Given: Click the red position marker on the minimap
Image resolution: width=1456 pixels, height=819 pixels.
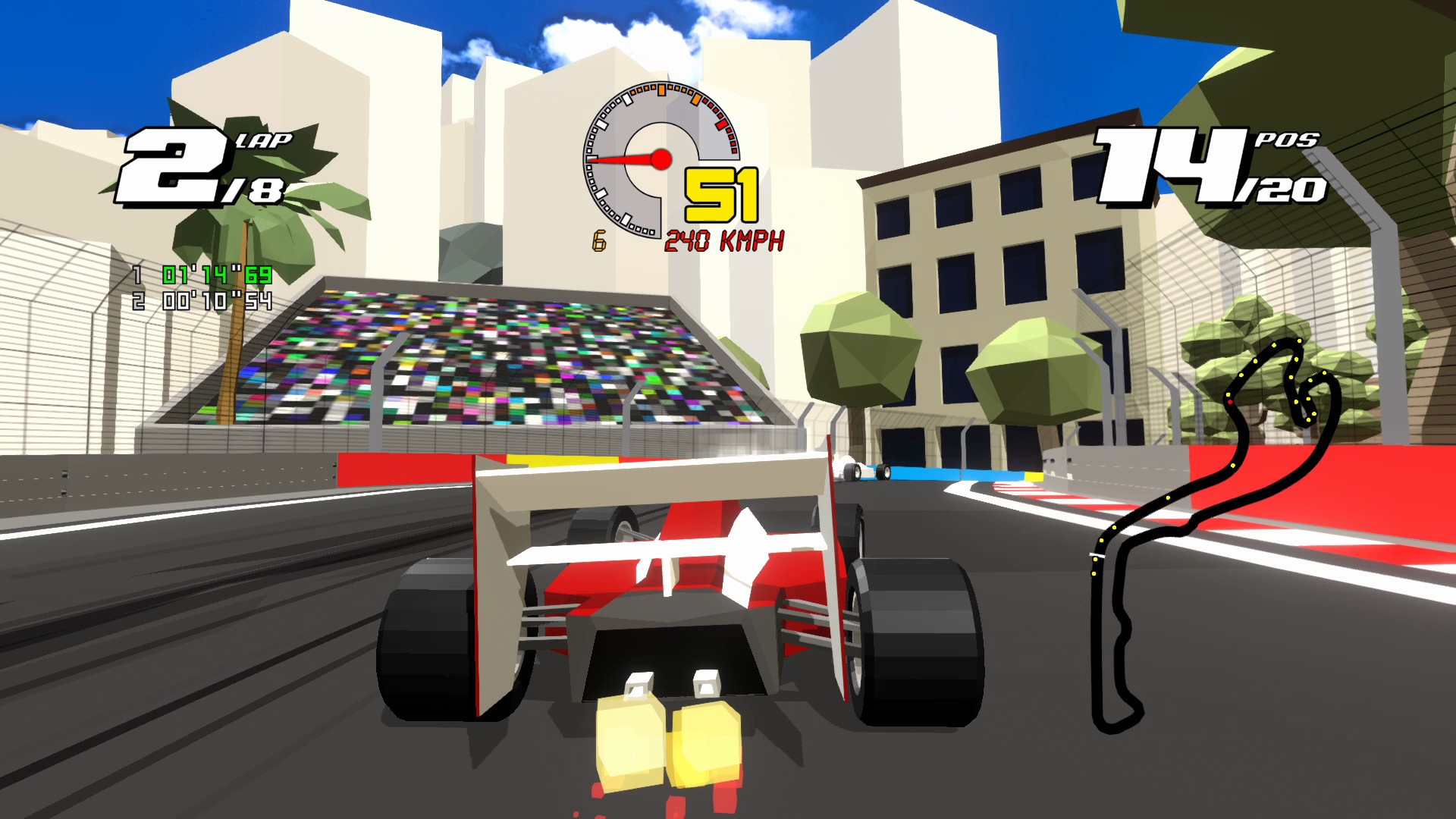Looking at the screenshot, I should tap(1230, 400).
